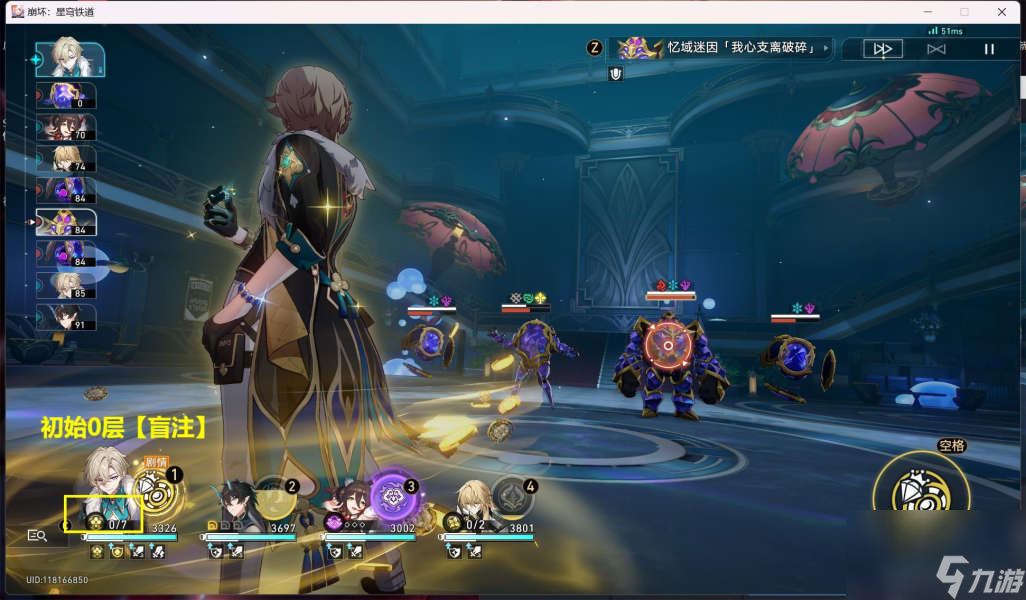Select the top active-turn portrait in turn order
The height and width of the screenshot is (600, 1026).
pos(70,60)
